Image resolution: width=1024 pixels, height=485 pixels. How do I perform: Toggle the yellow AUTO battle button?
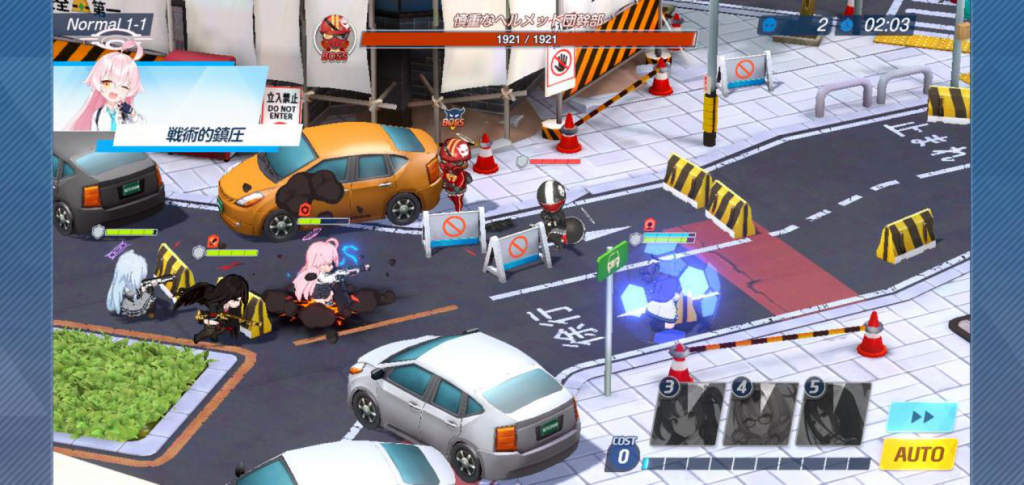918,454
